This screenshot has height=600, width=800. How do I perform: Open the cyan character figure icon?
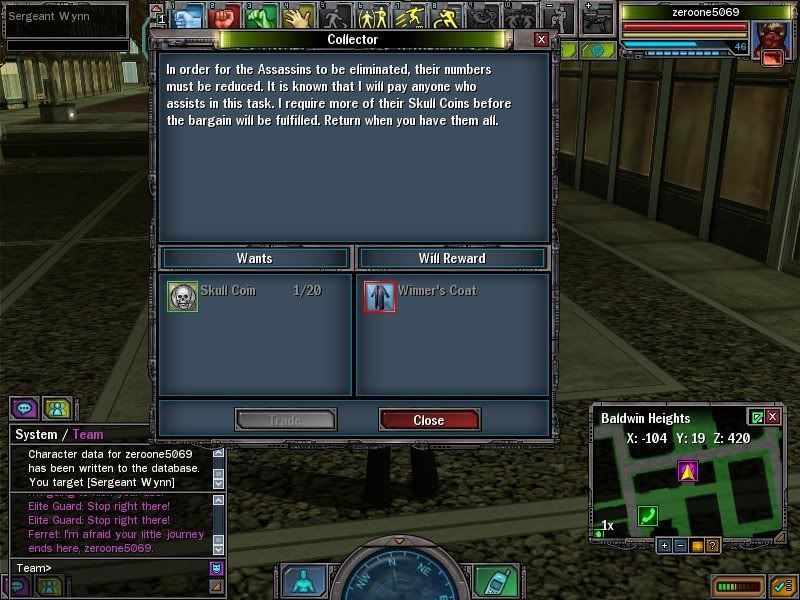point(300,582)
